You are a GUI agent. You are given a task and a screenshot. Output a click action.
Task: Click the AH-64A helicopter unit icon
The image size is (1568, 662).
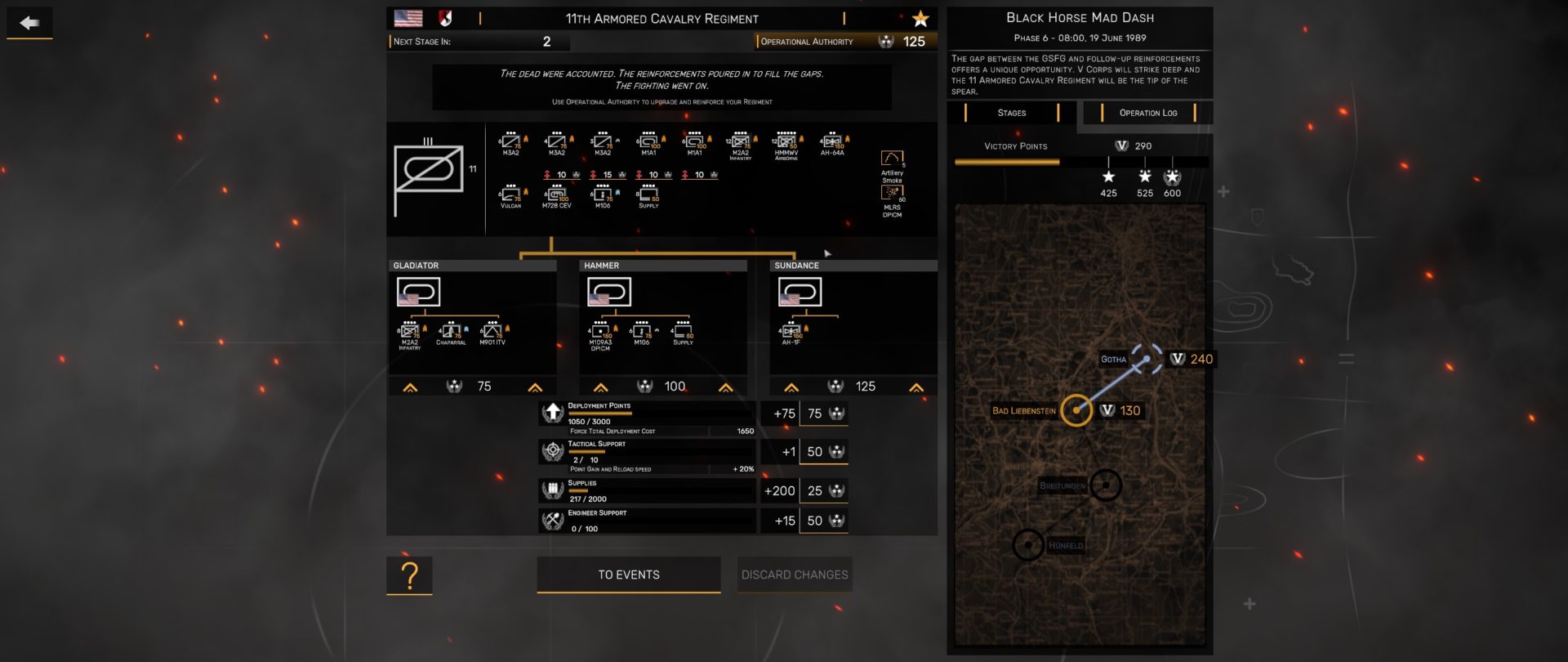coord(831,139)
